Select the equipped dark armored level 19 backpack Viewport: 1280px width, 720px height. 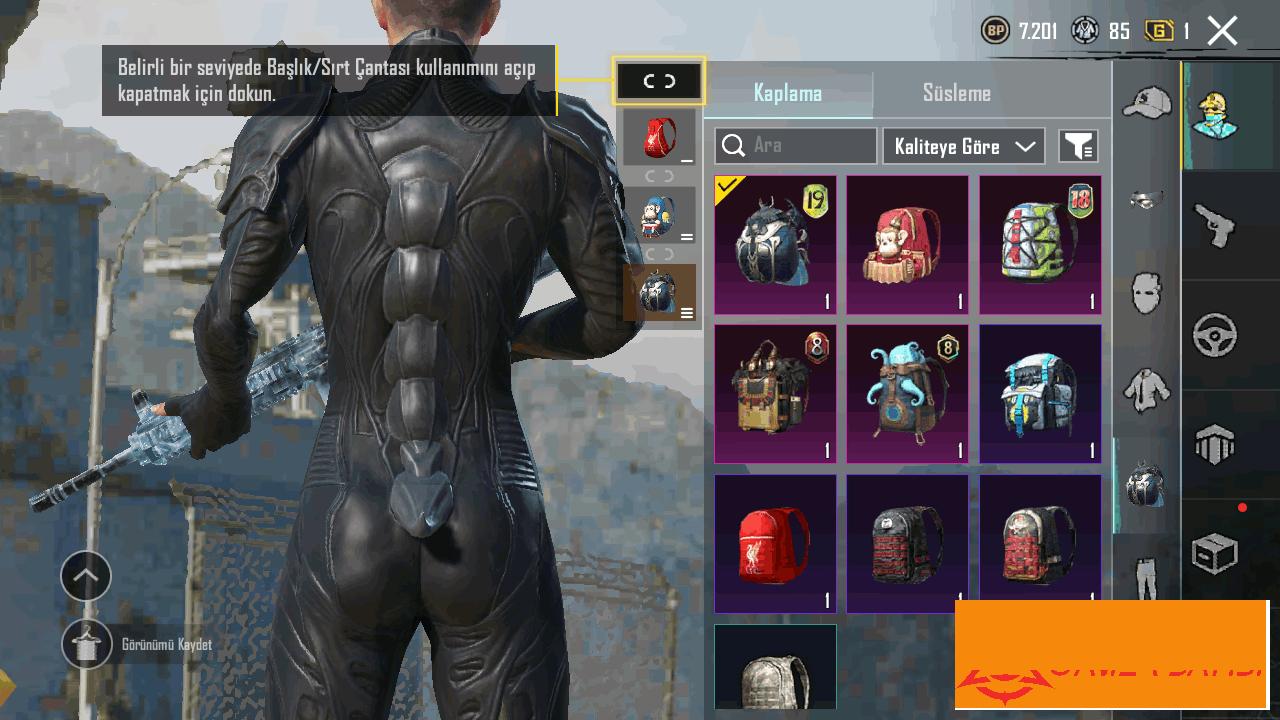coord(775,245)
